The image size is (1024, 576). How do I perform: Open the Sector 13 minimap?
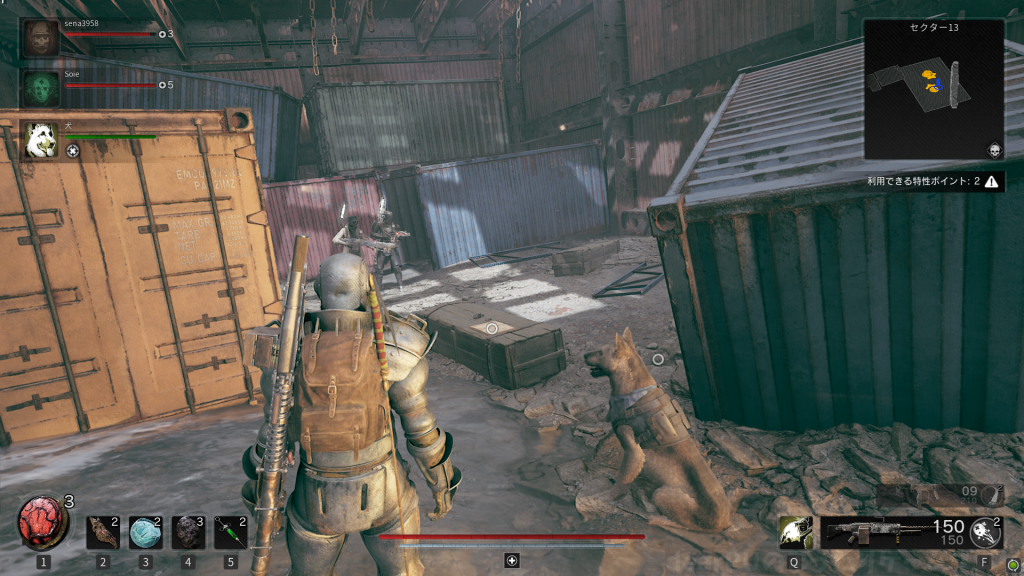click(934, 90)
